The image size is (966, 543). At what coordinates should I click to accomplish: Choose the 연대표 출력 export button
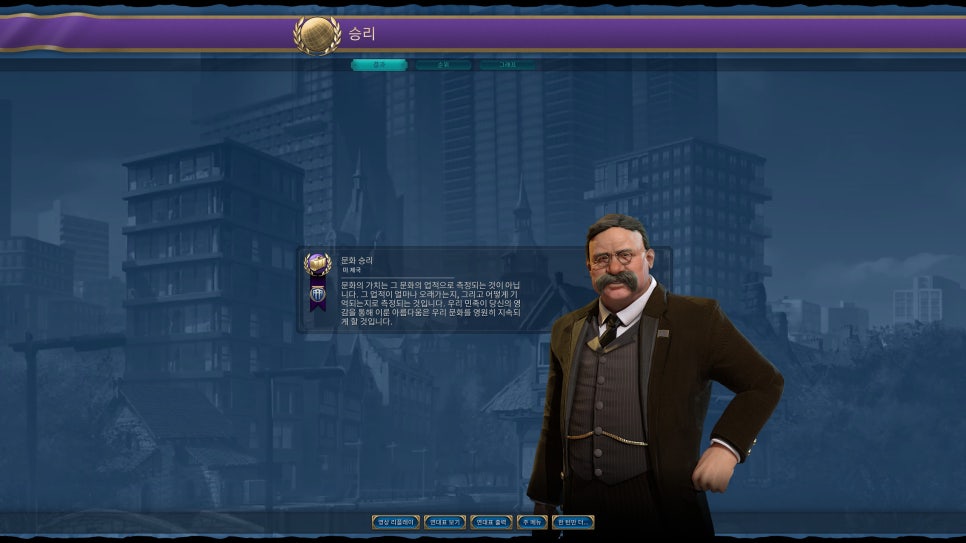[x=491, y=522]
